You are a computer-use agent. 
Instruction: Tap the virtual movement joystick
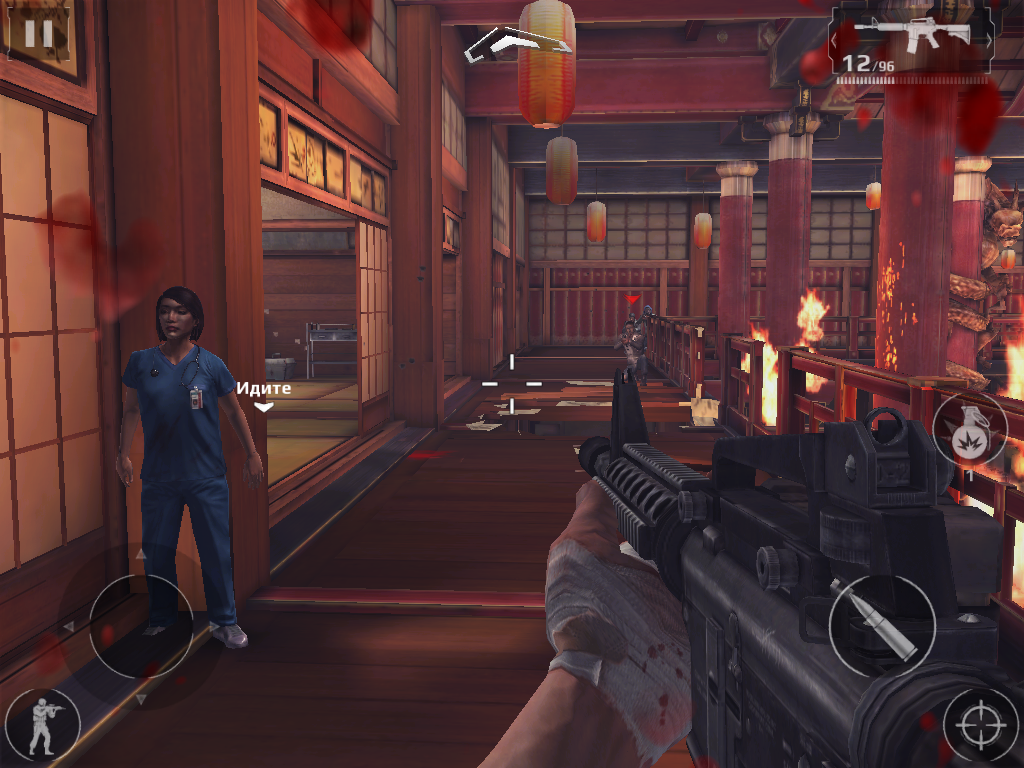coord(141,626)
